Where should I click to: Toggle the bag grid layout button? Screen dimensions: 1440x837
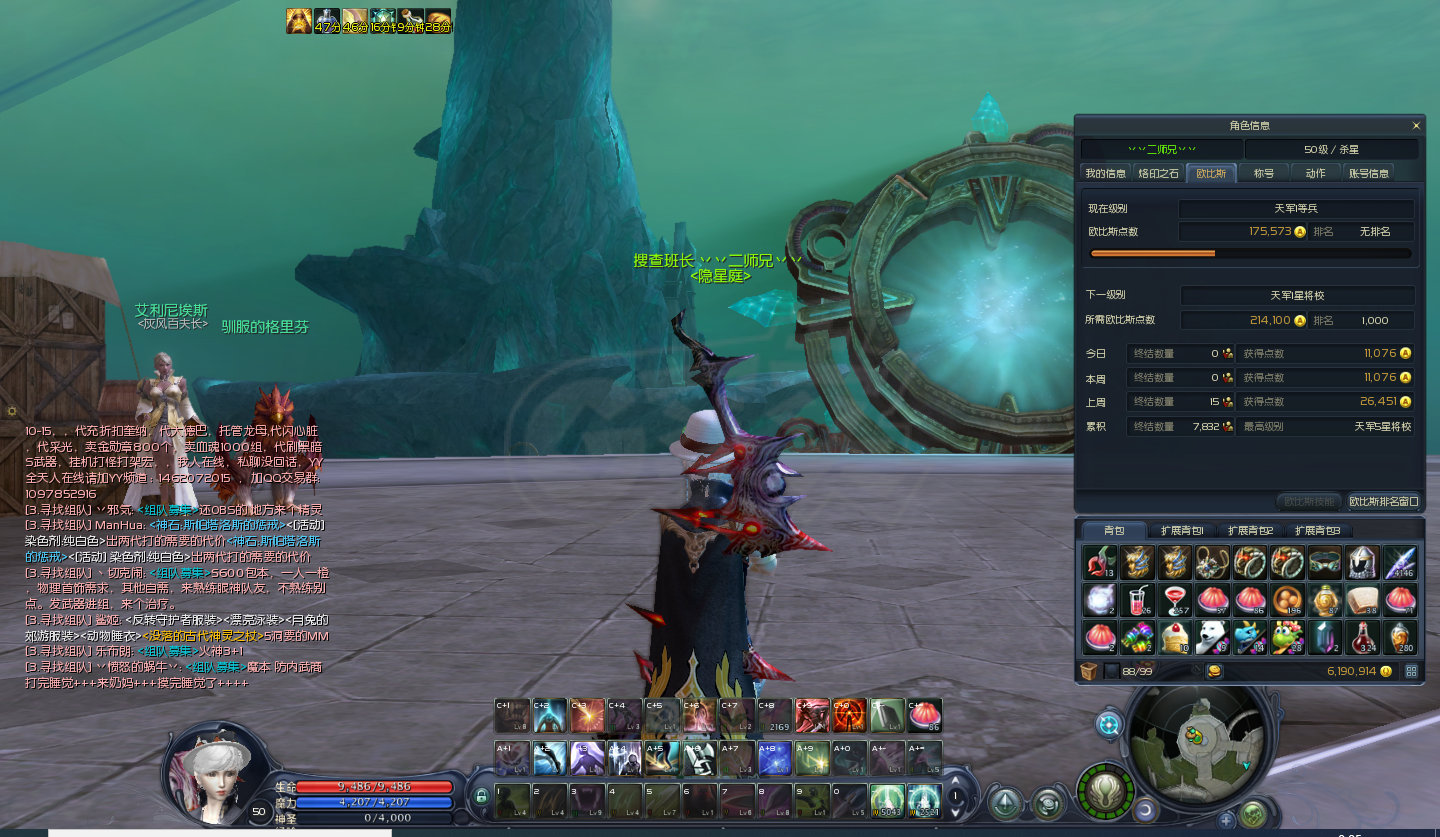click(x=1411, y=671)
